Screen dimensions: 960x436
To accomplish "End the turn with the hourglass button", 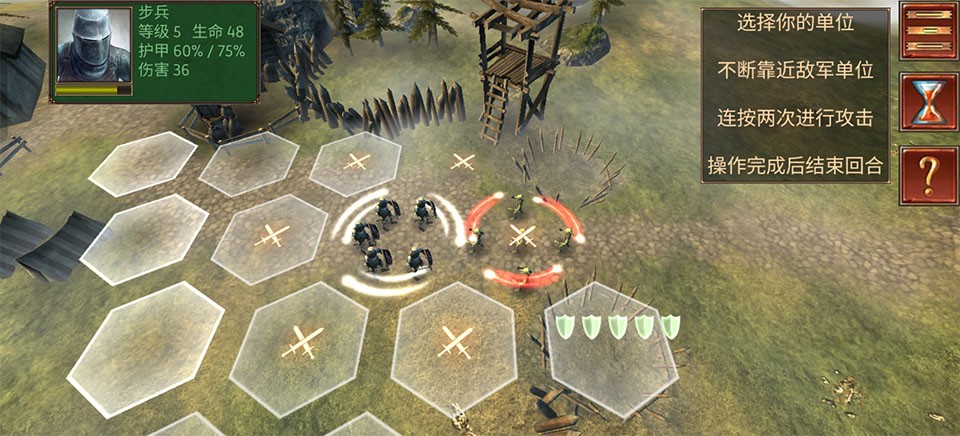I will point(929,102).
